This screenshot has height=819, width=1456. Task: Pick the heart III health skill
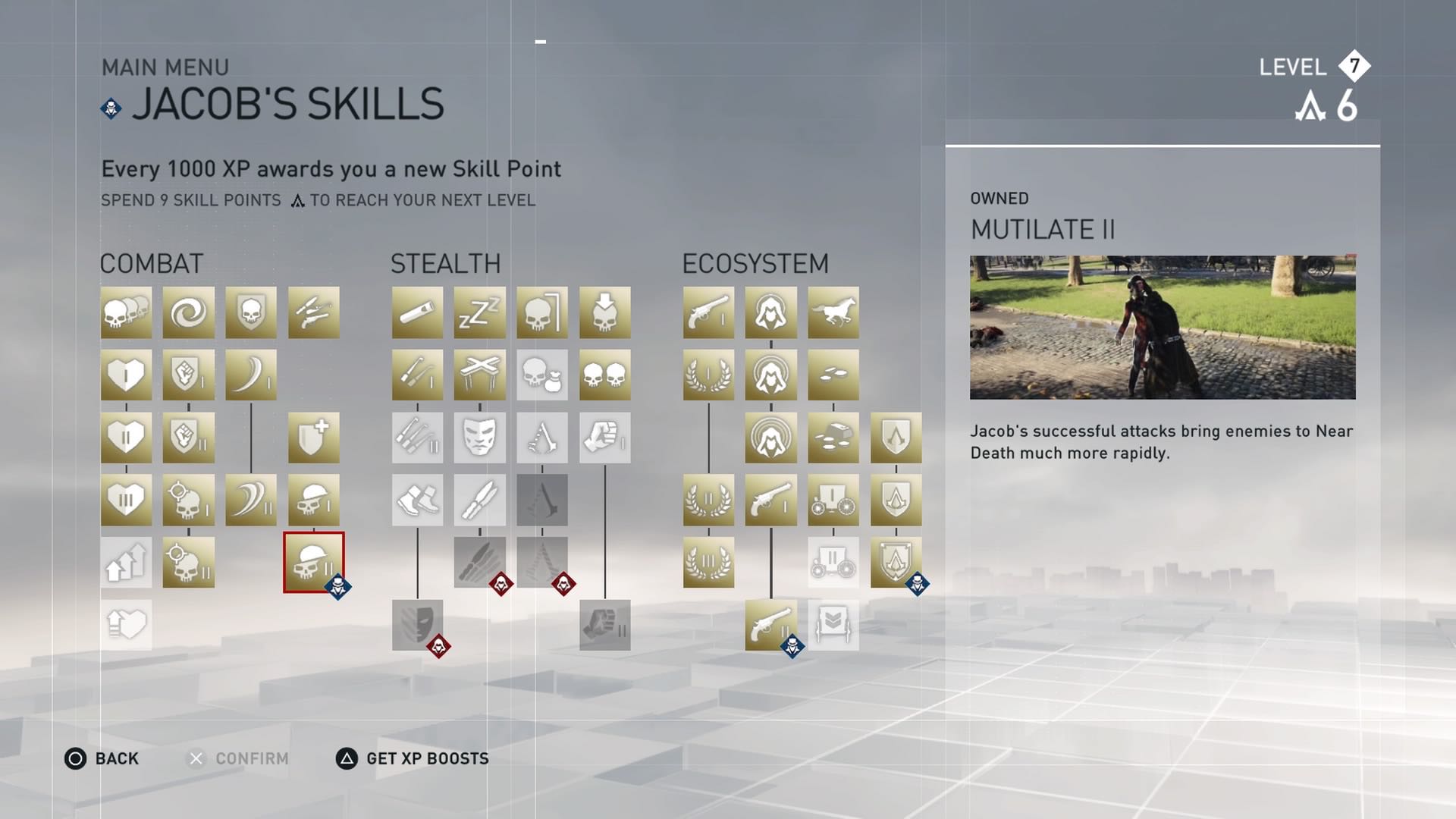(126, 500)
